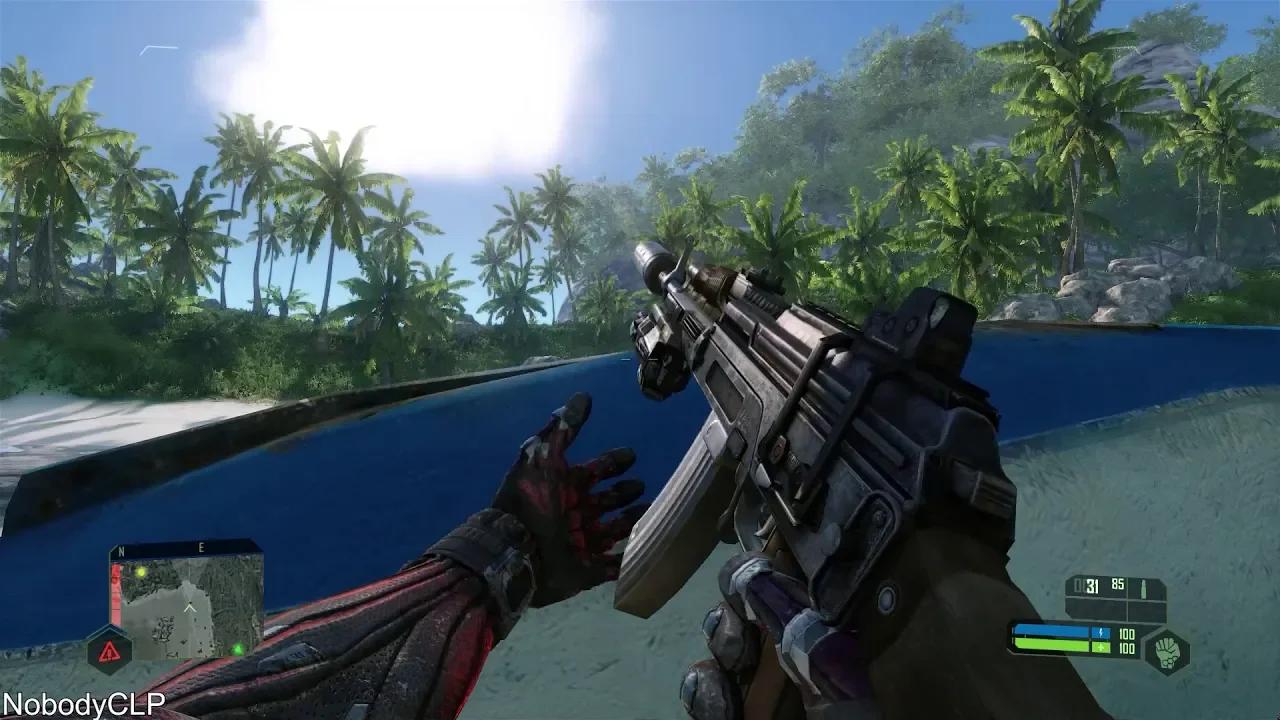Click the green health cross icon
The width and height of the screenshot is (1280, 720).
pos(1101,648)
